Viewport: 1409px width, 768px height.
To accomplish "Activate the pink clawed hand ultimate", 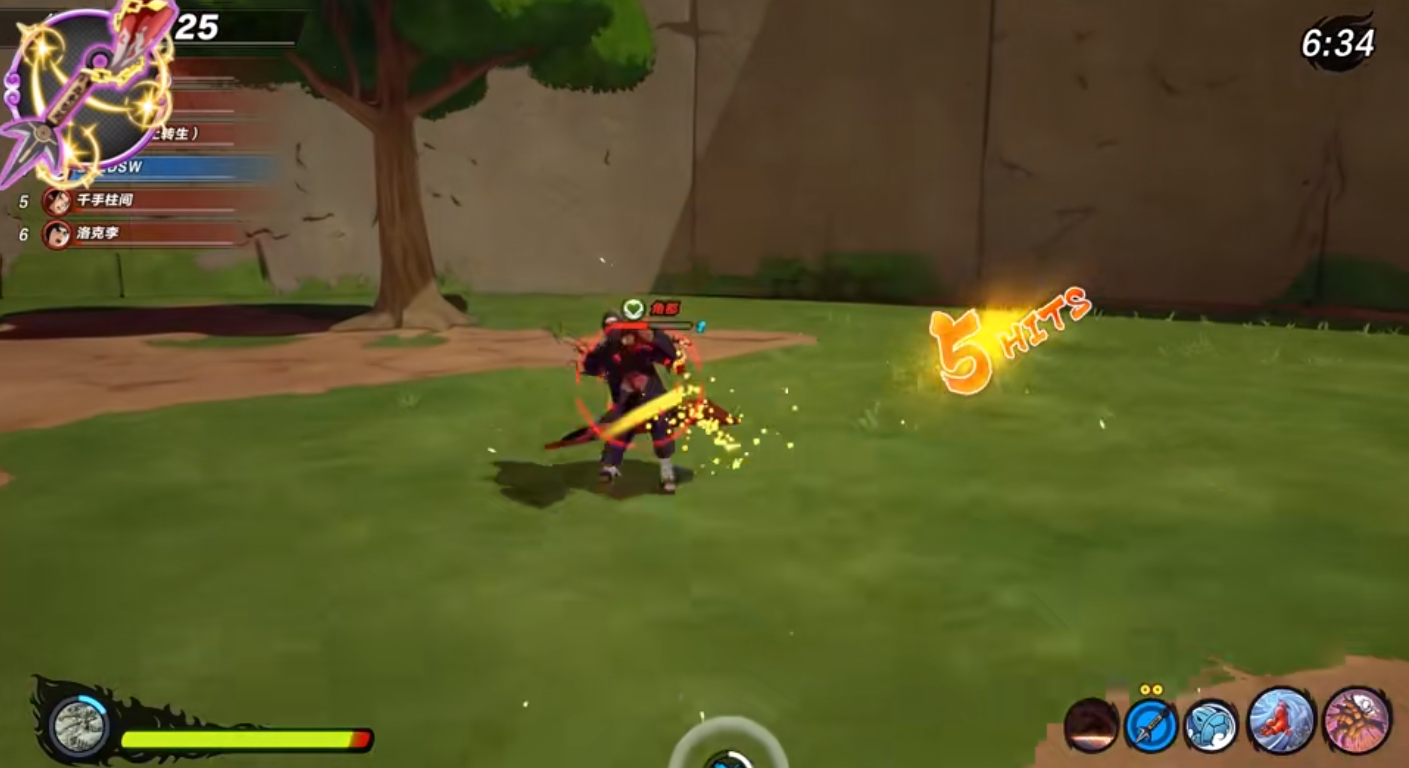I will coord(1356,720).
